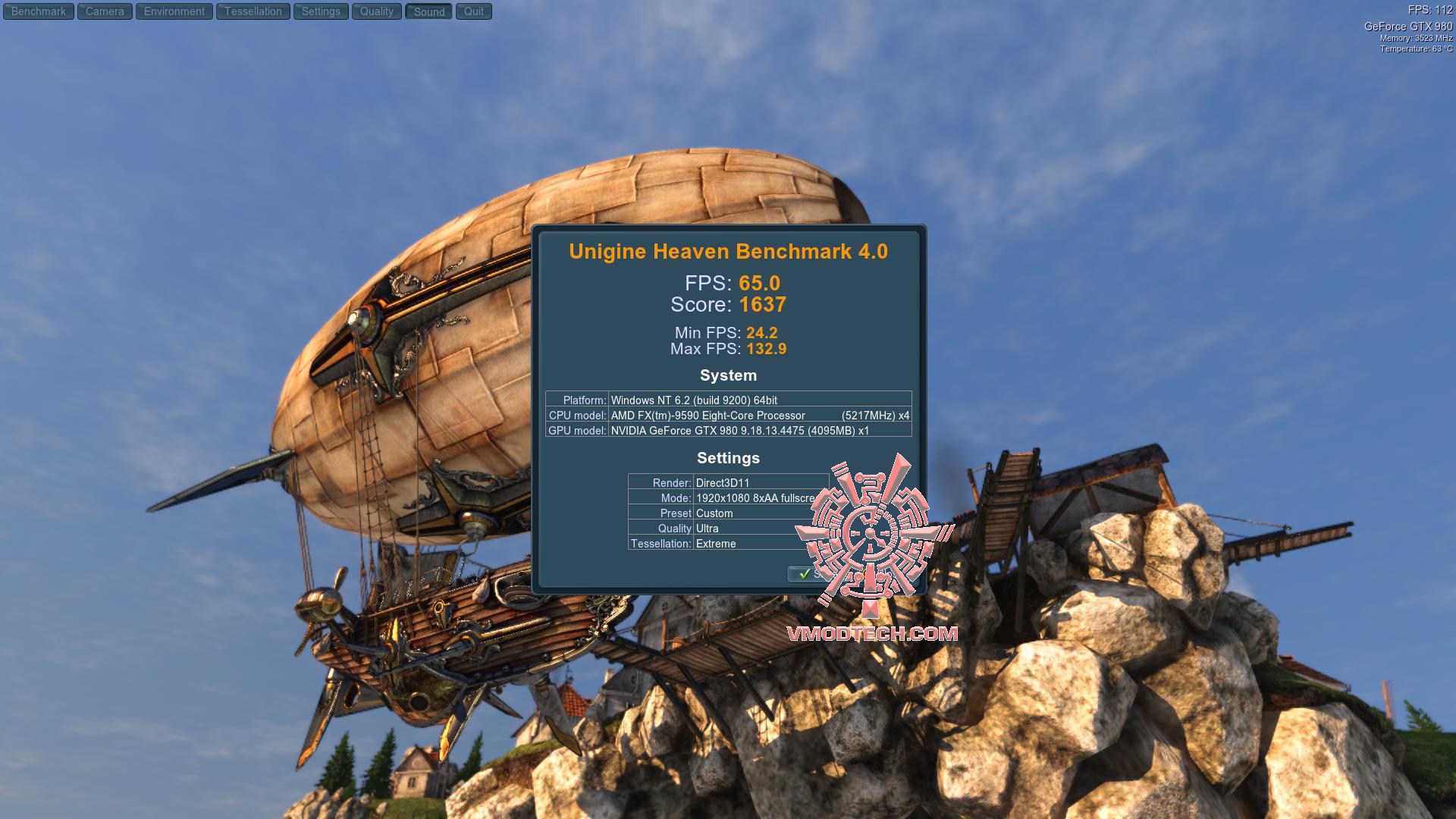Open the Camera menu
The width and height of the screenshot is (1456, 819).
(x=105, y=11)
